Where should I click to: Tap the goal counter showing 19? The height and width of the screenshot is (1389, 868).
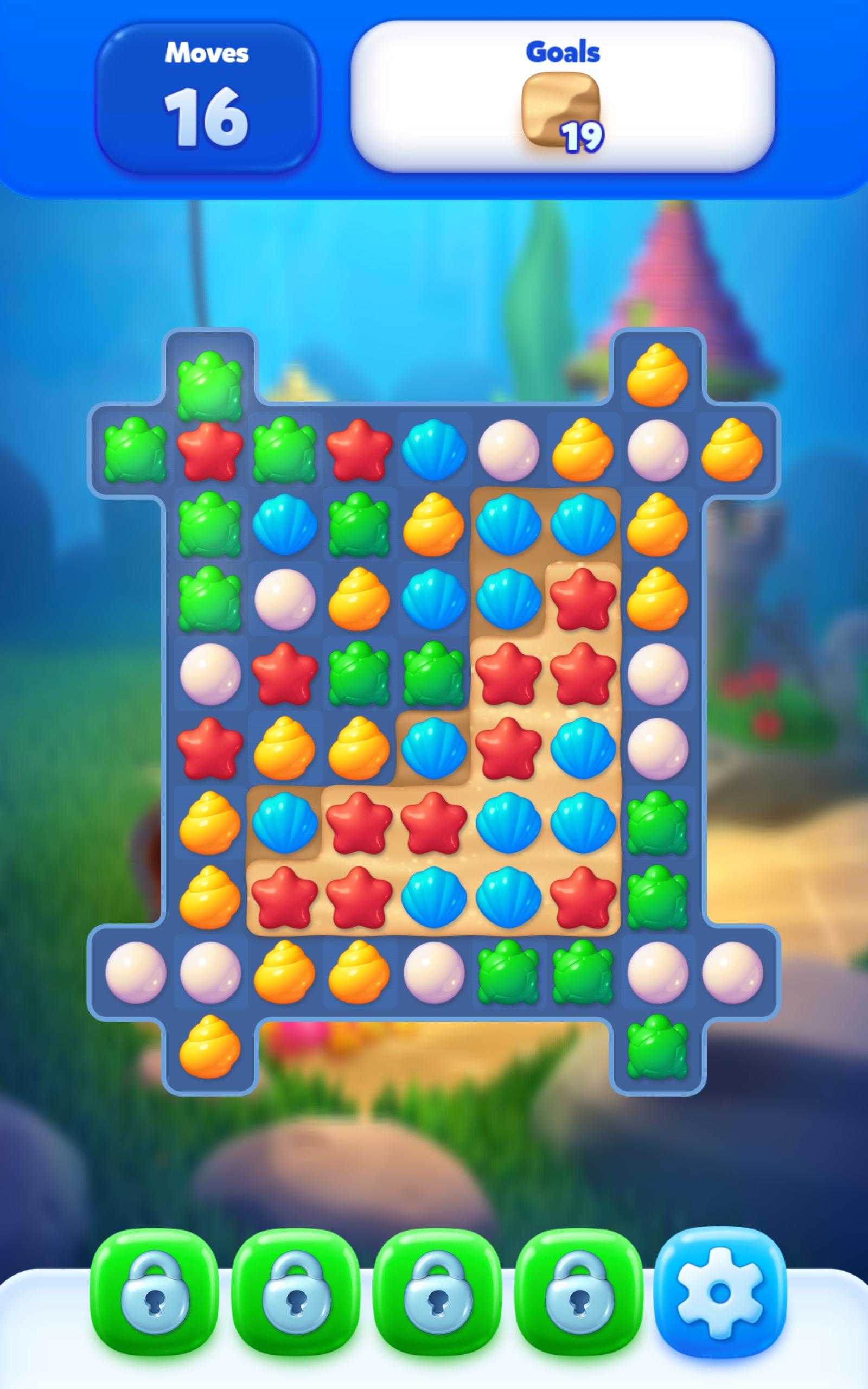(583, 135)
